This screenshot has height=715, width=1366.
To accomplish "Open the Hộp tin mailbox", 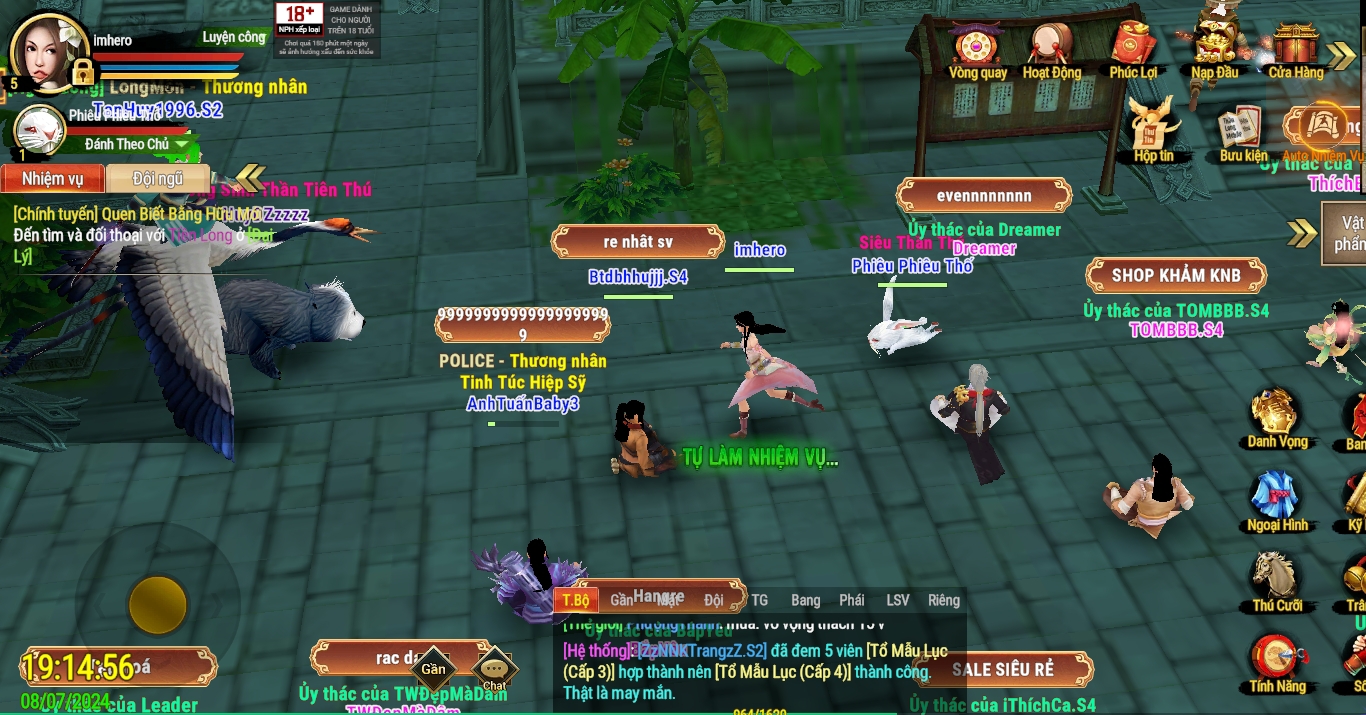I will 1153,128.
